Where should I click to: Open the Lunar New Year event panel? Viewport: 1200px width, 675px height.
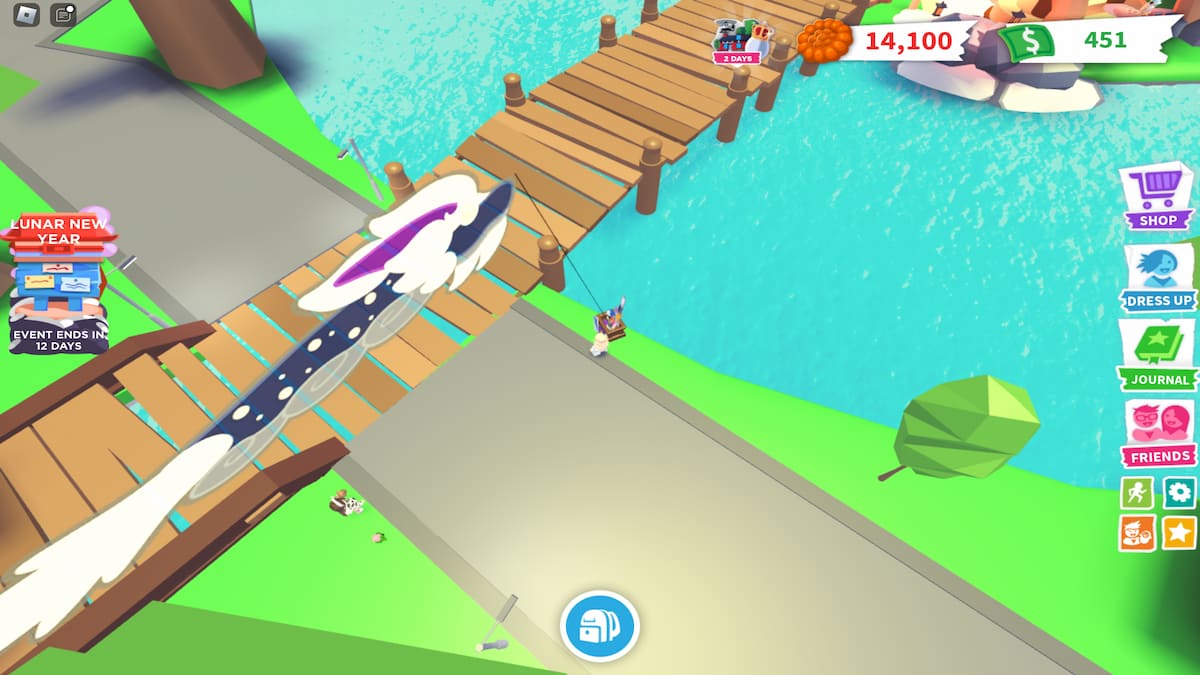[58, 282]
